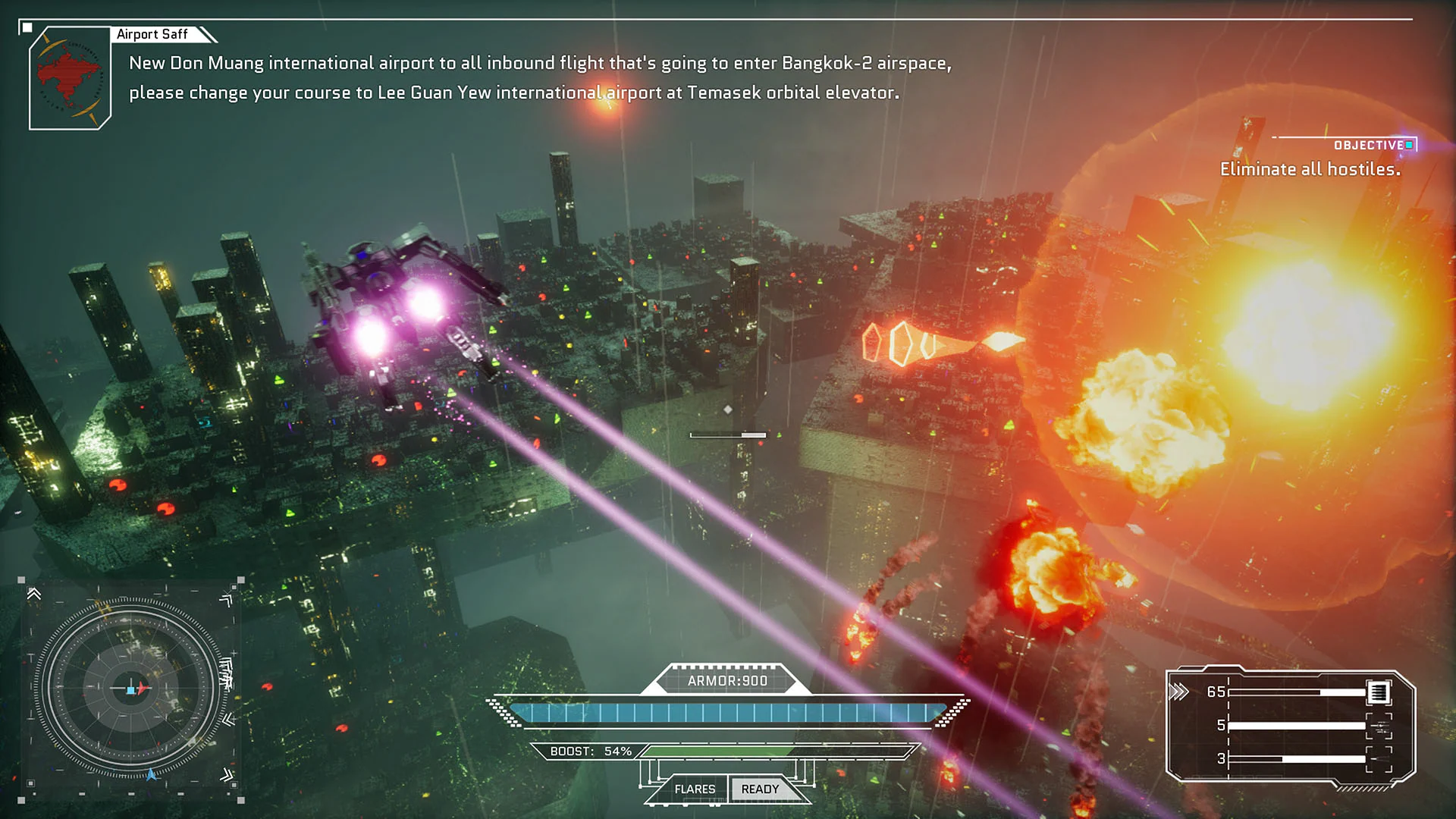
Task: Select the player arrow at the radar center
Action: [141, 689]
